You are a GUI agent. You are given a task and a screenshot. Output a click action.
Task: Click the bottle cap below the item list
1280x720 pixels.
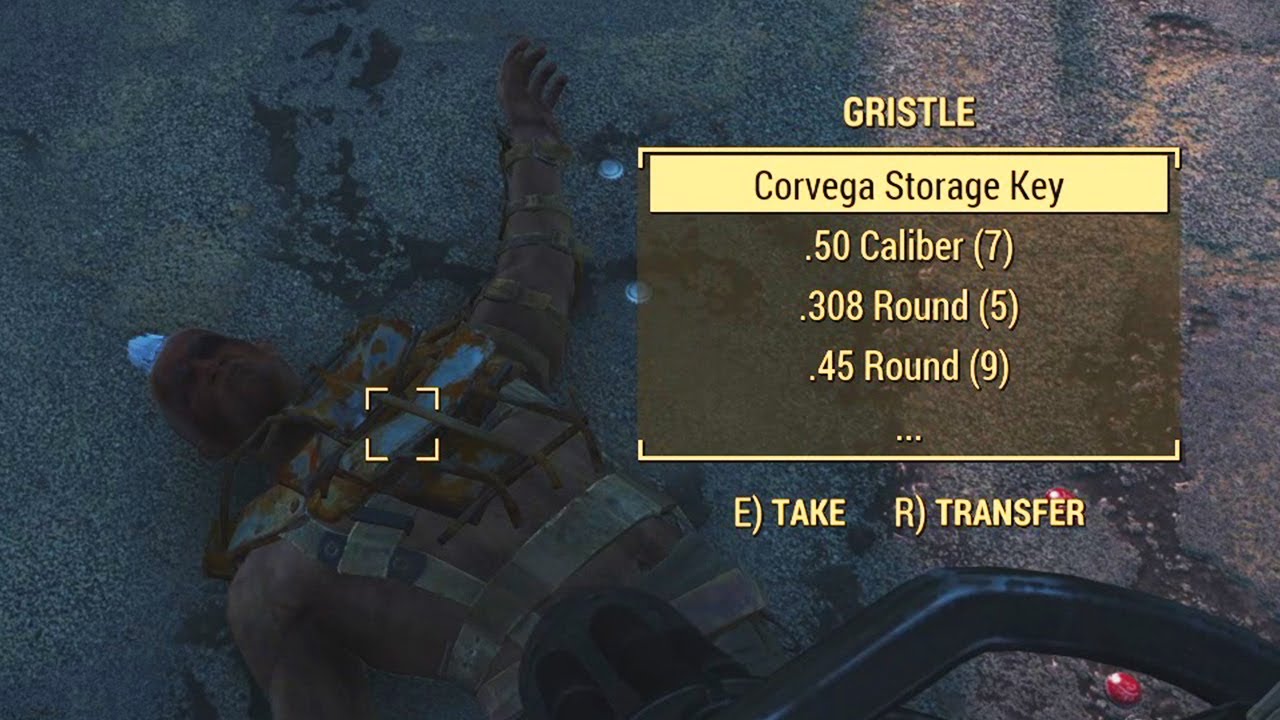click(x=637, y=293)
